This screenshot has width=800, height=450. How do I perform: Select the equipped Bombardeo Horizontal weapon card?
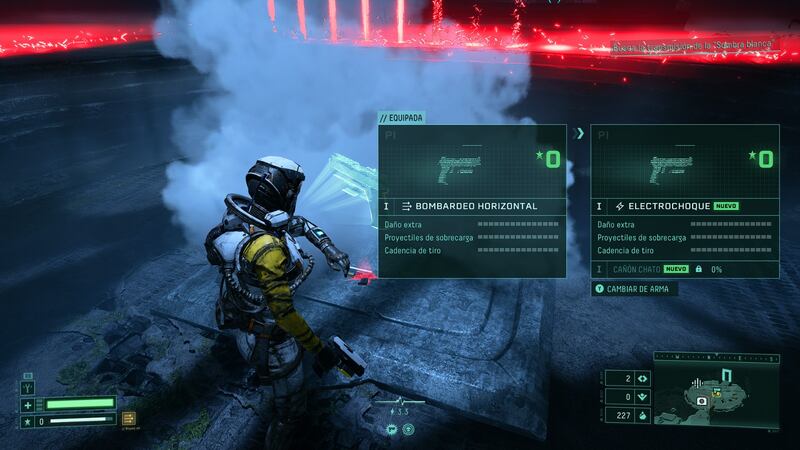coord(472,200)
